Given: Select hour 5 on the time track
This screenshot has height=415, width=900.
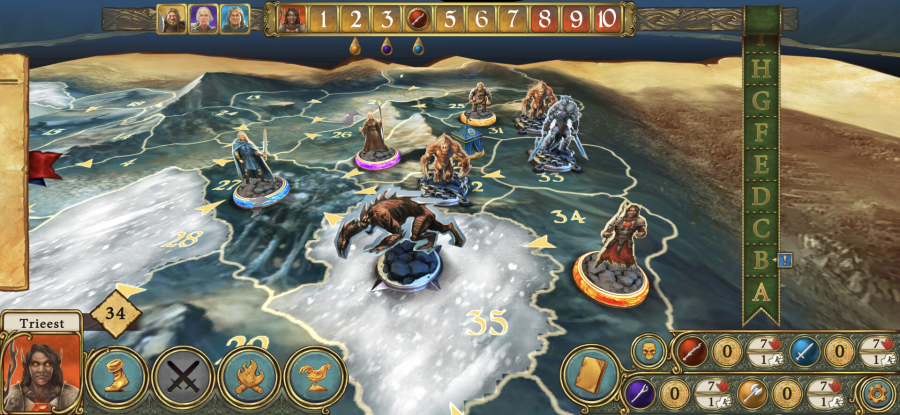Looking at the screenshot, I should point(449,19).
